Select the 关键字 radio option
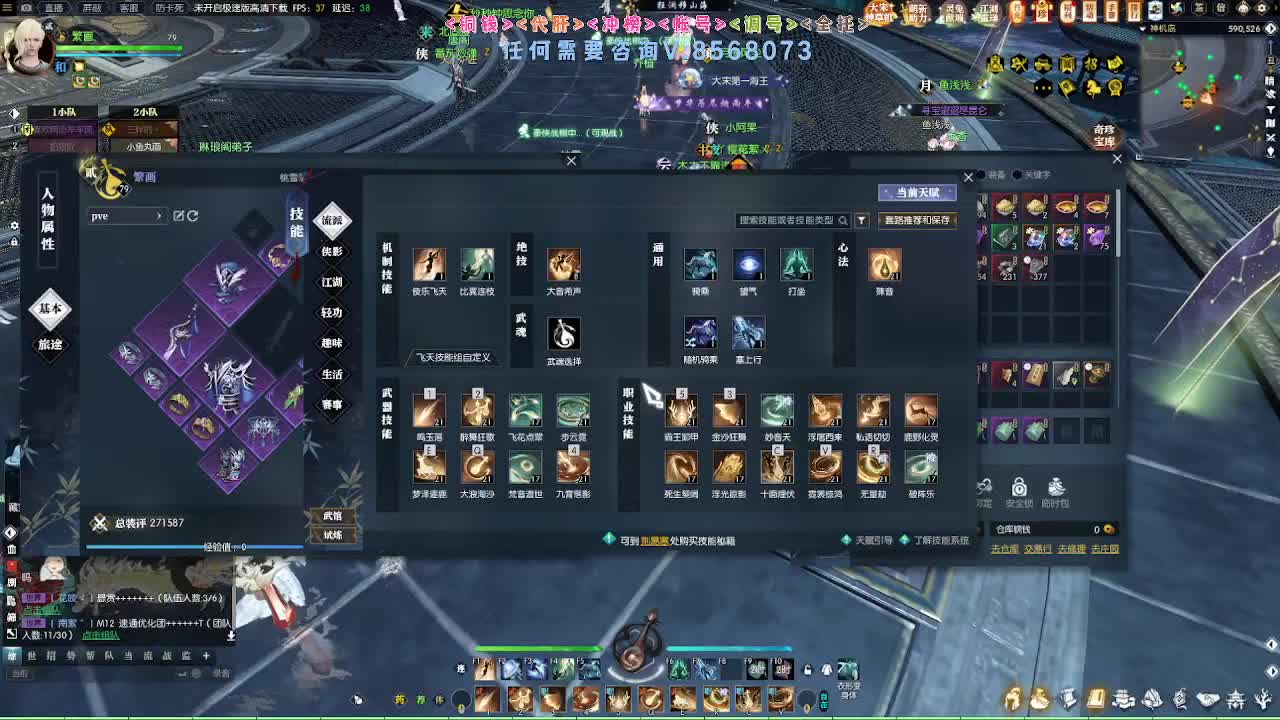 [x=1018, y=175]
